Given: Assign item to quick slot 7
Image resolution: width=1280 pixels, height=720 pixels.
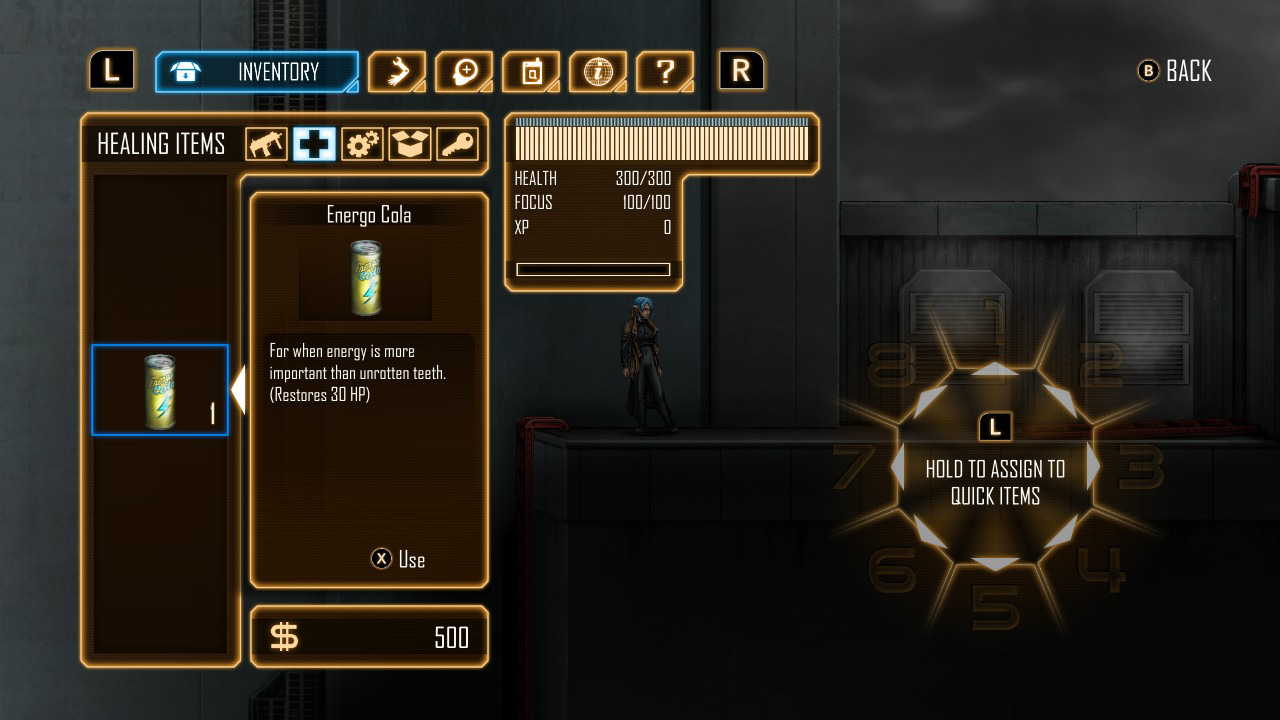Looking at the screenshot, I should click(x=897, y=467).
